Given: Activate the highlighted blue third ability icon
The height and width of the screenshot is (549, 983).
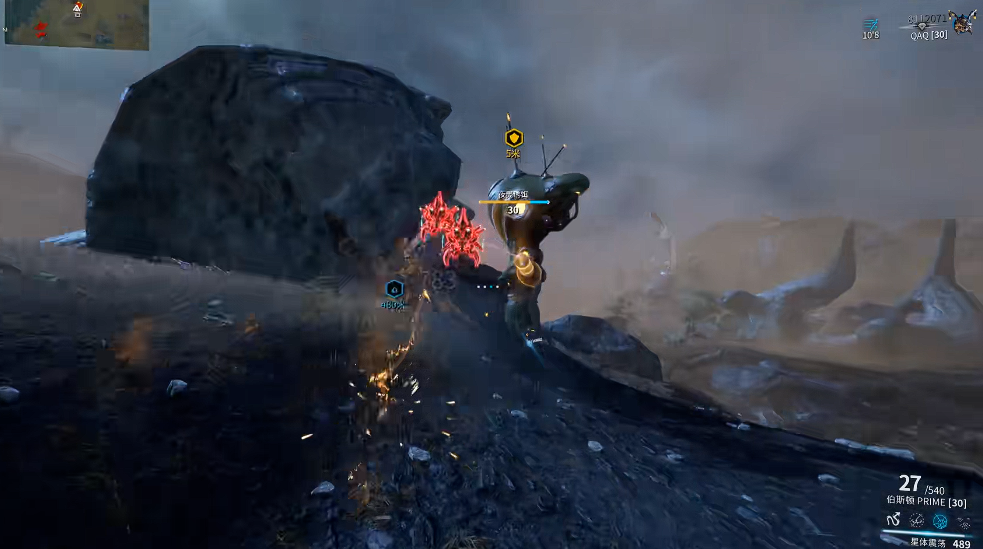Looking at the screenshot, I should (x=940, y=520).
